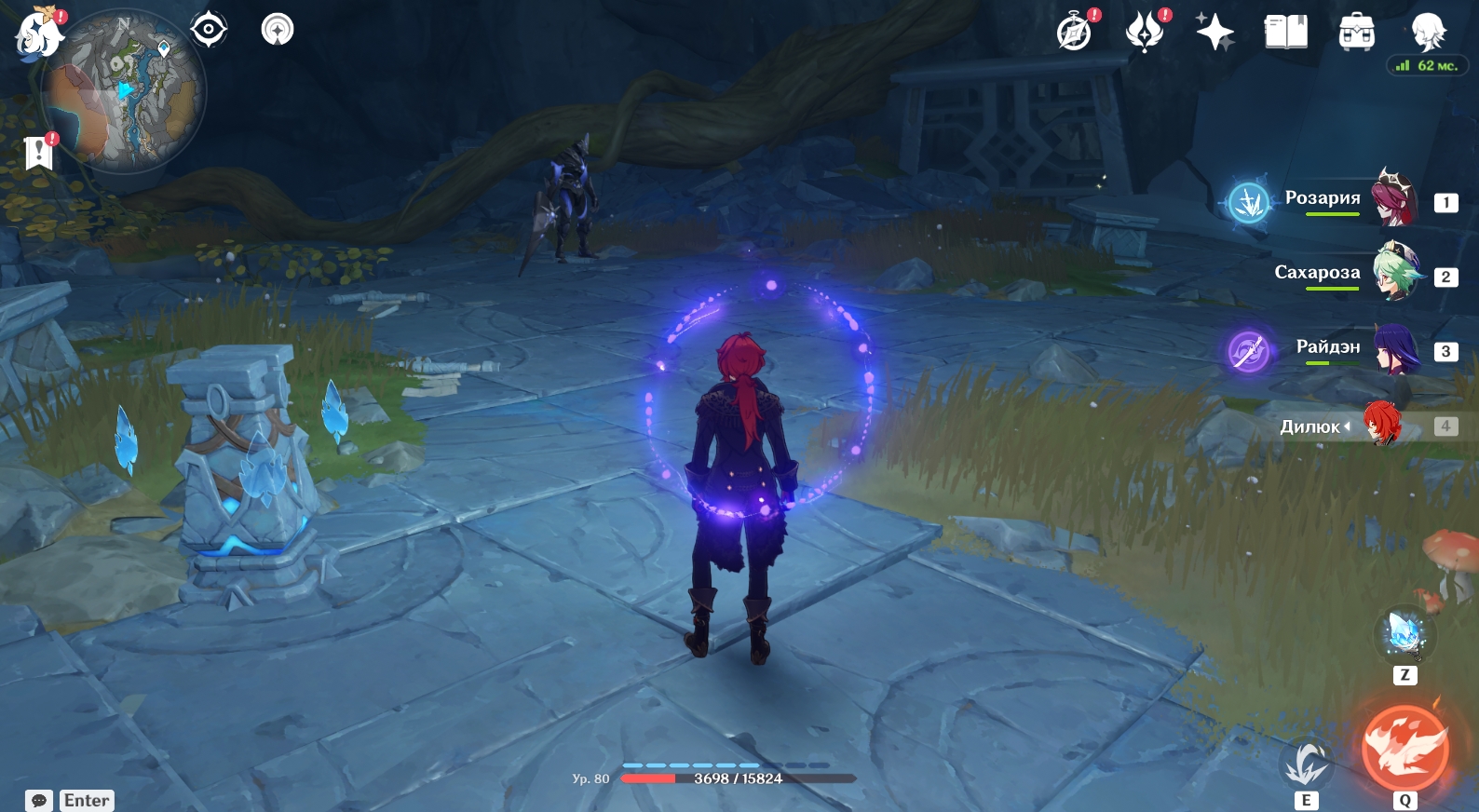Image resolution: width=1479 pixels, height=812 pixels.
Task: Switch to party member Розария
Action: (x=1393, y=199)
